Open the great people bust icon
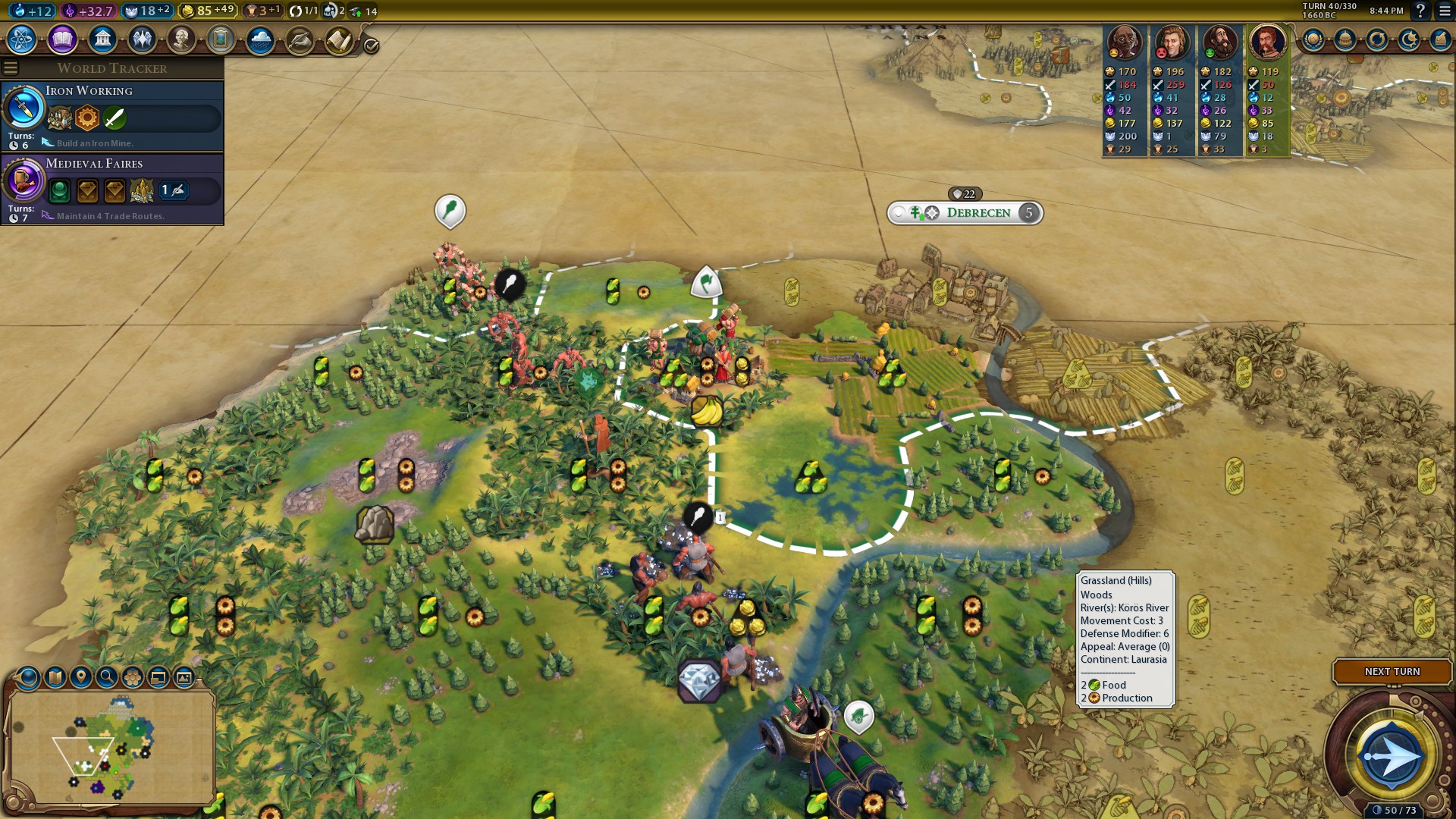Screen dimensions: 1456x819 pyautogui.click(x=181, y=39)
